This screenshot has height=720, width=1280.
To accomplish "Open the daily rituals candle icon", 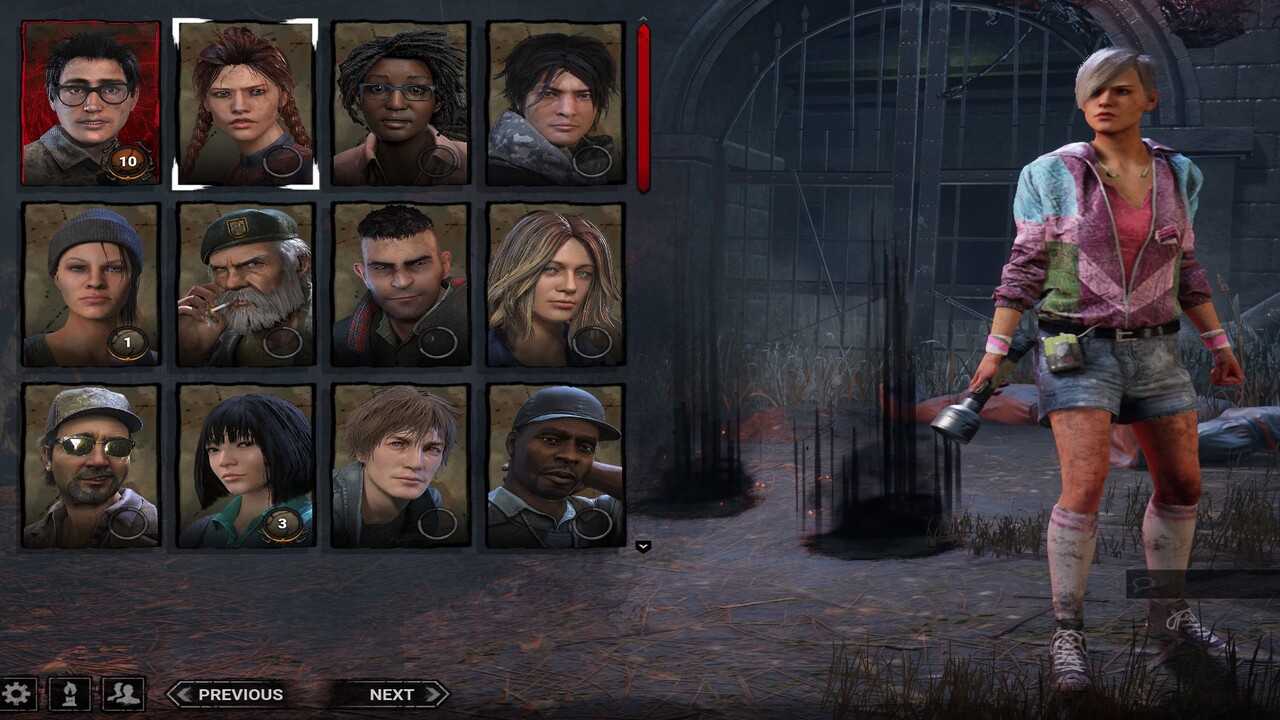I will click(68, 692).
